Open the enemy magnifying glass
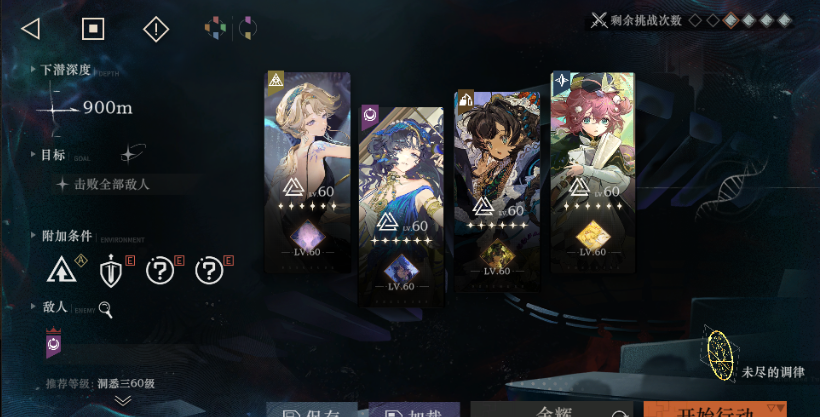 pyautogui.click(x=105, y=311)
